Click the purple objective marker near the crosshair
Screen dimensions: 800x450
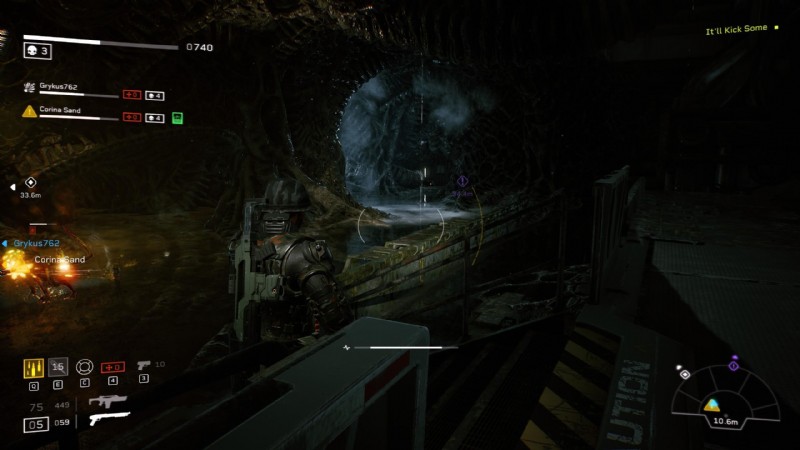click(x=462, y=182)
